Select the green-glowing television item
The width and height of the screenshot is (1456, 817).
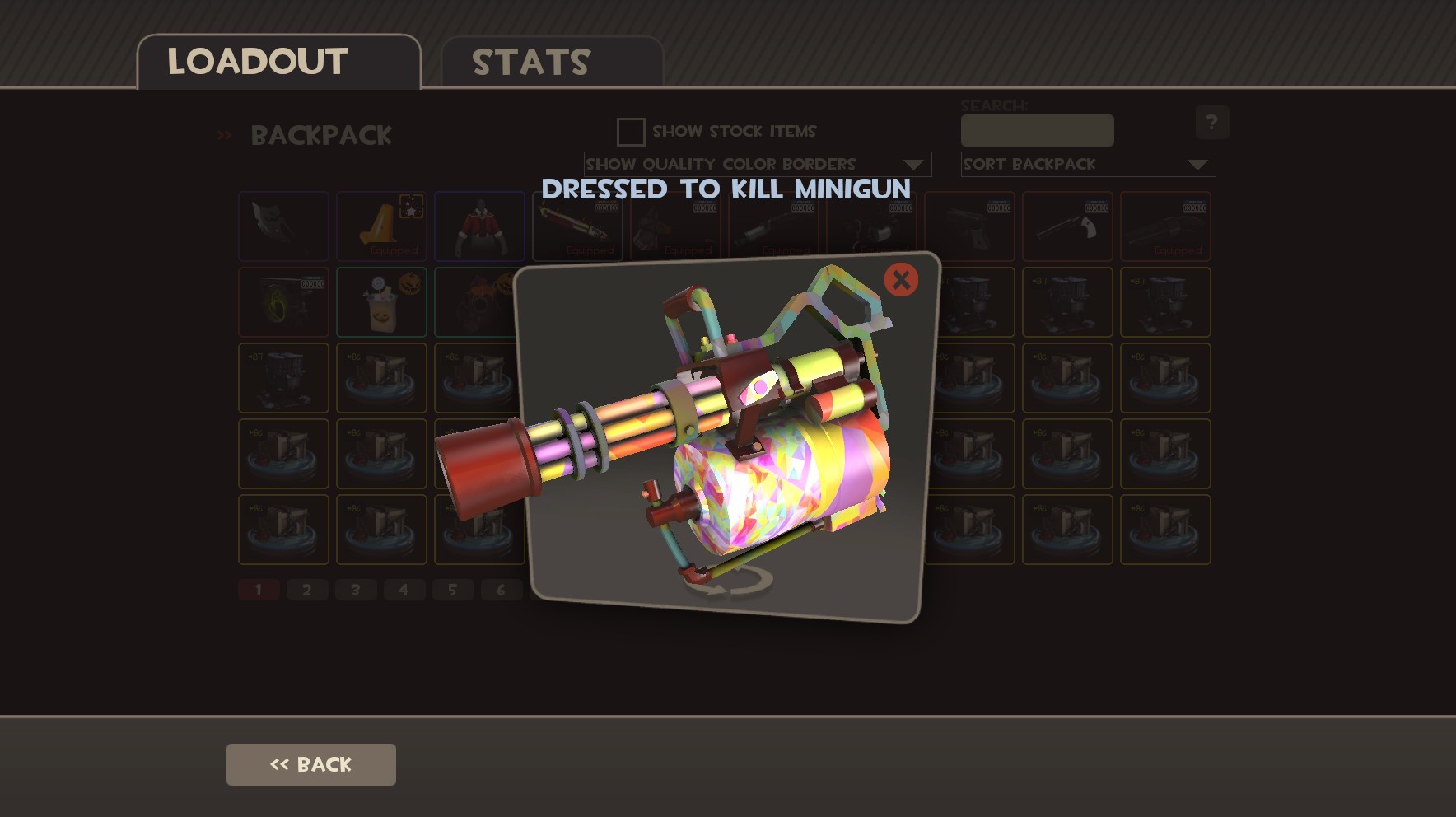tap(283, 302)
